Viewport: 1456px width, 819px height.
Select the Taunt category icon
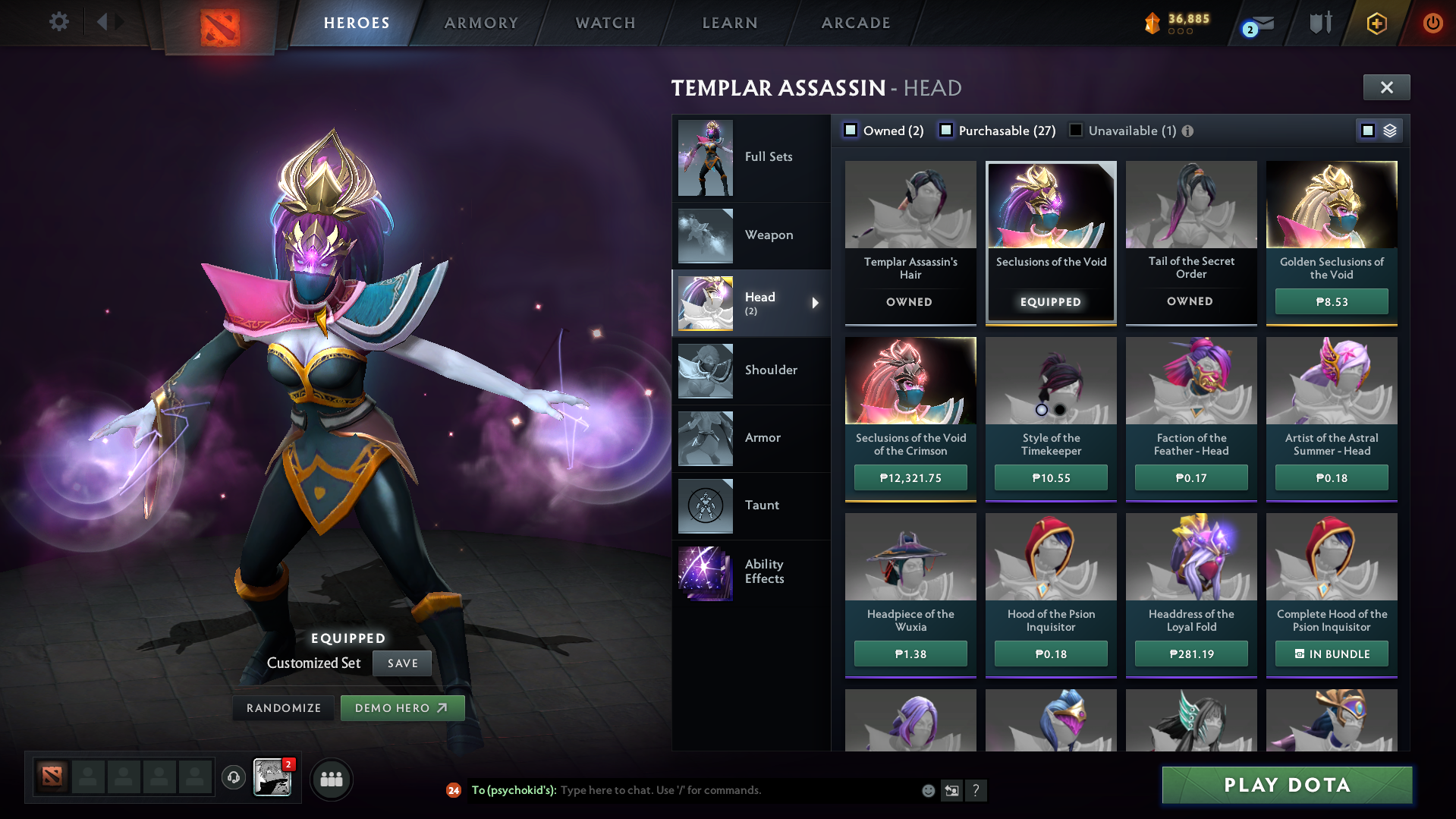pos(705,505)
